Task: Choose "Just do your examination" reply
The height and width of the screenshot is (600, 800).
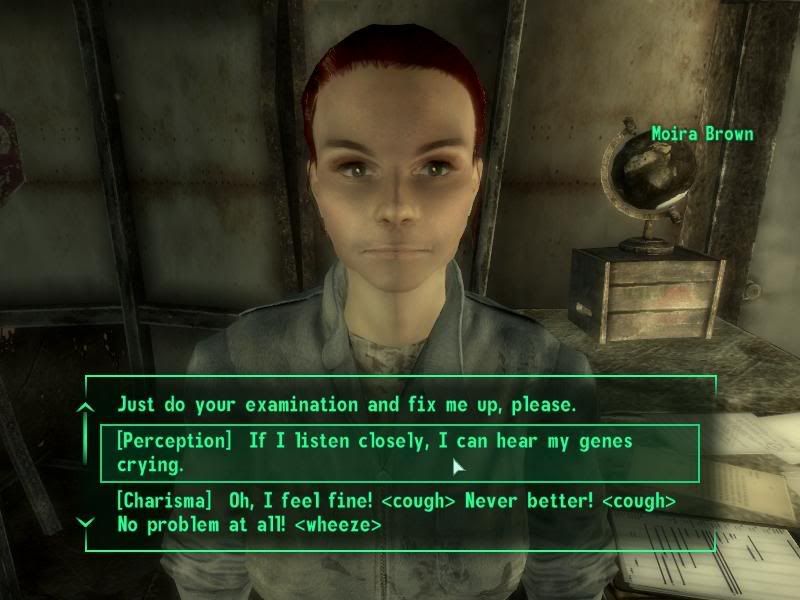Action: click(345, 406)
